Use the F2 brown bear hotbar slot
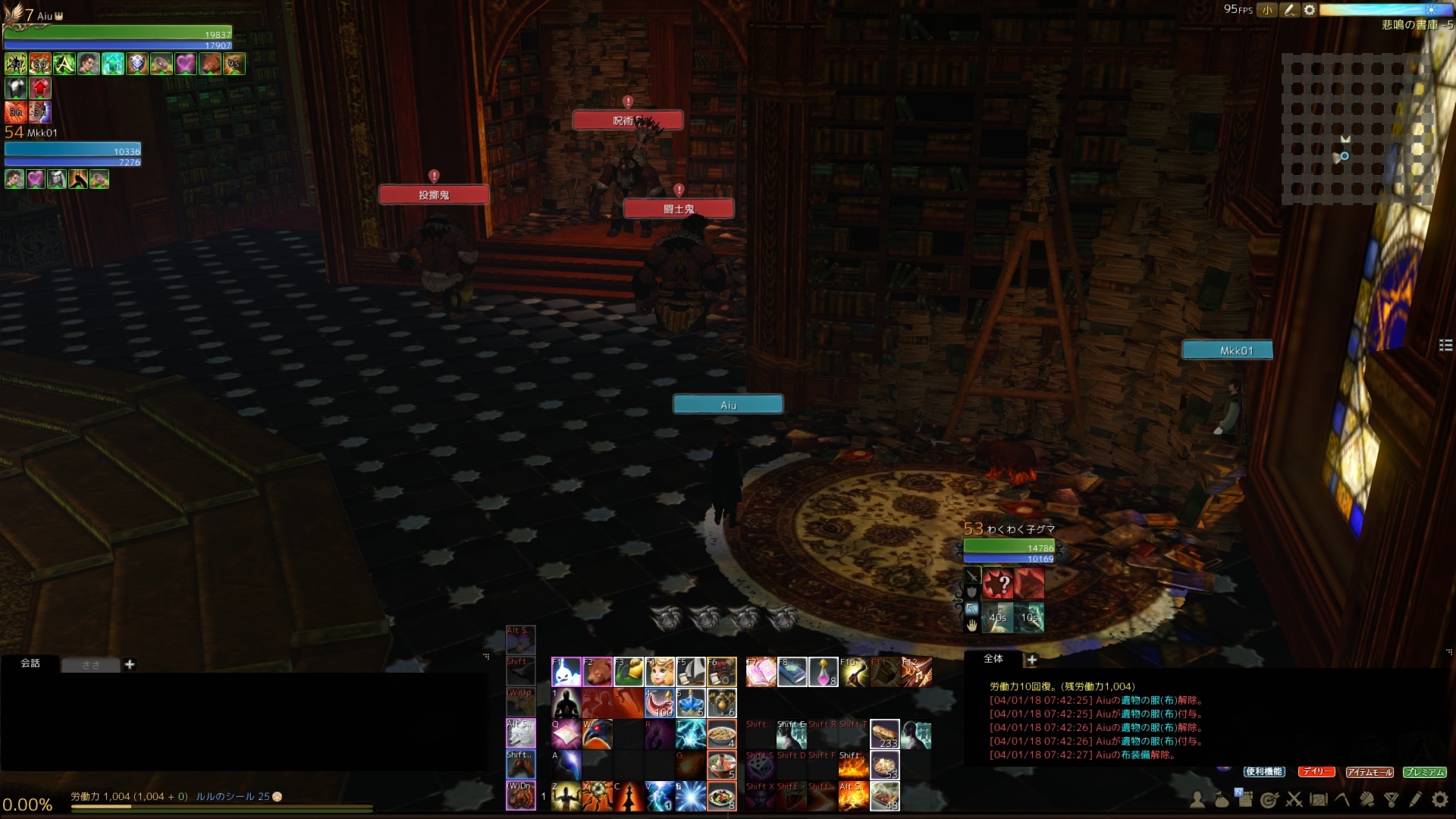The height and width of the screenshot is (819, 1456). click(x=598, y=672)
